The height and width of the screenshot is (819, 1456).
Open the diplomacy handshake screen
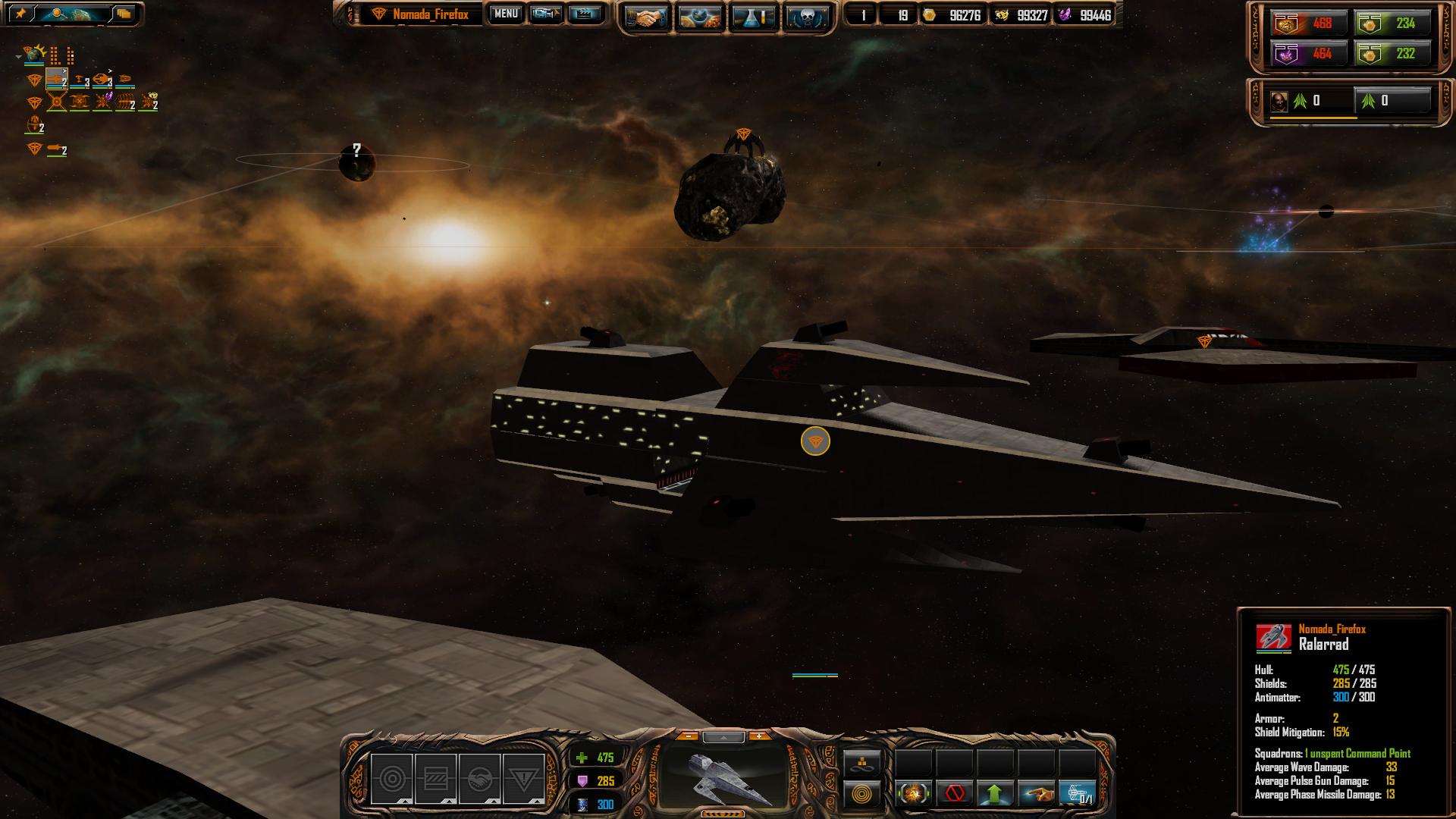coord(645,17)
